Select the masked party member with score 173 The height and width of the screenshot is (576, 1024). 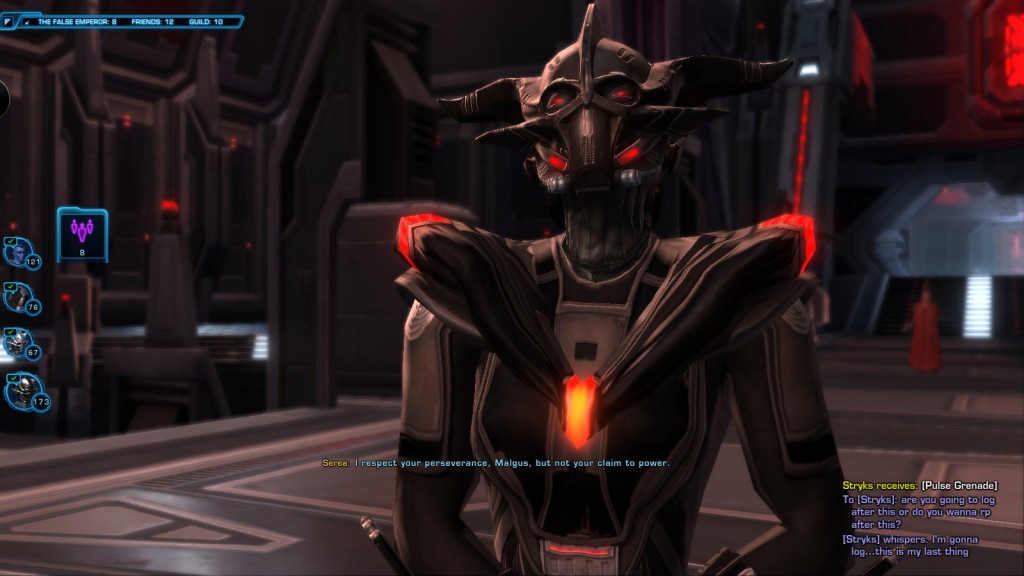19,390
